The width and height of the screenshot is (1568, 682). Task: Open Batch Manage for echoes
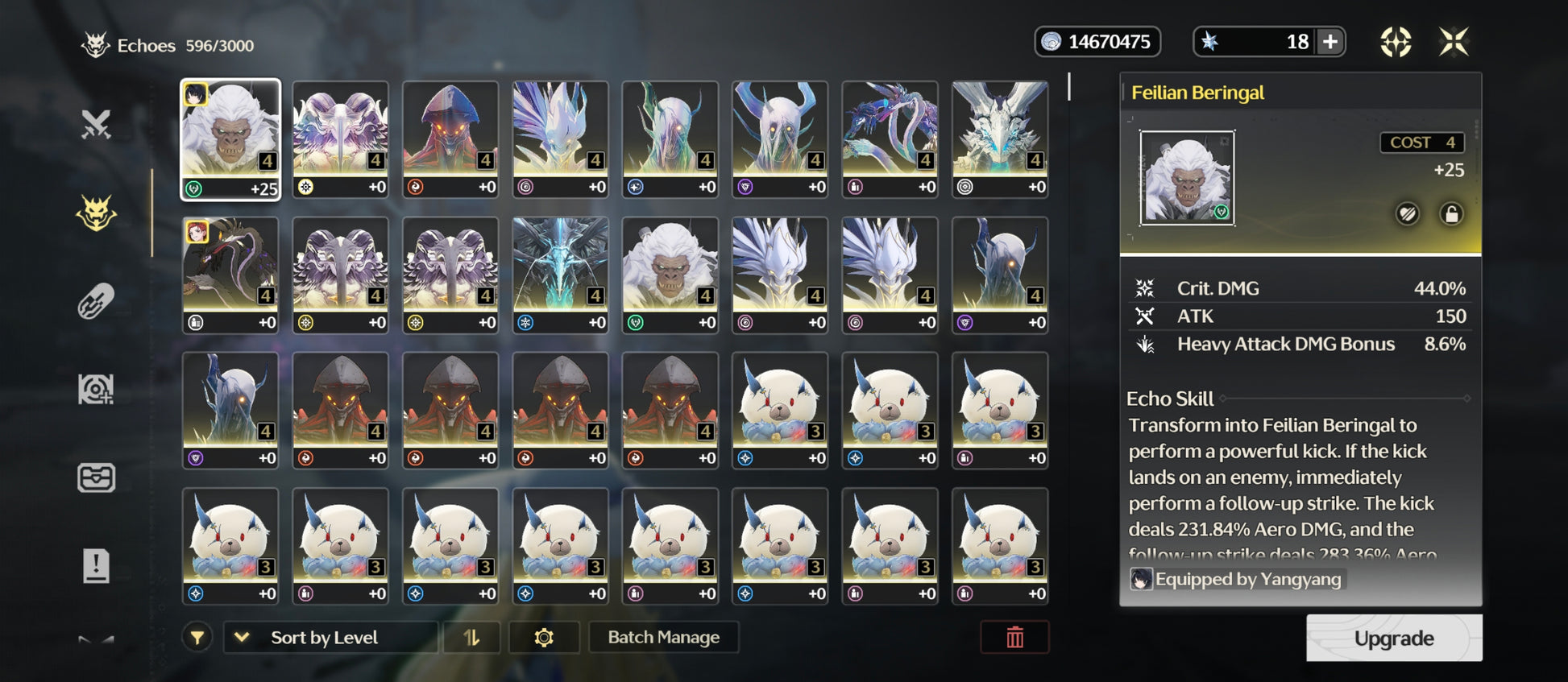[663, 638]
